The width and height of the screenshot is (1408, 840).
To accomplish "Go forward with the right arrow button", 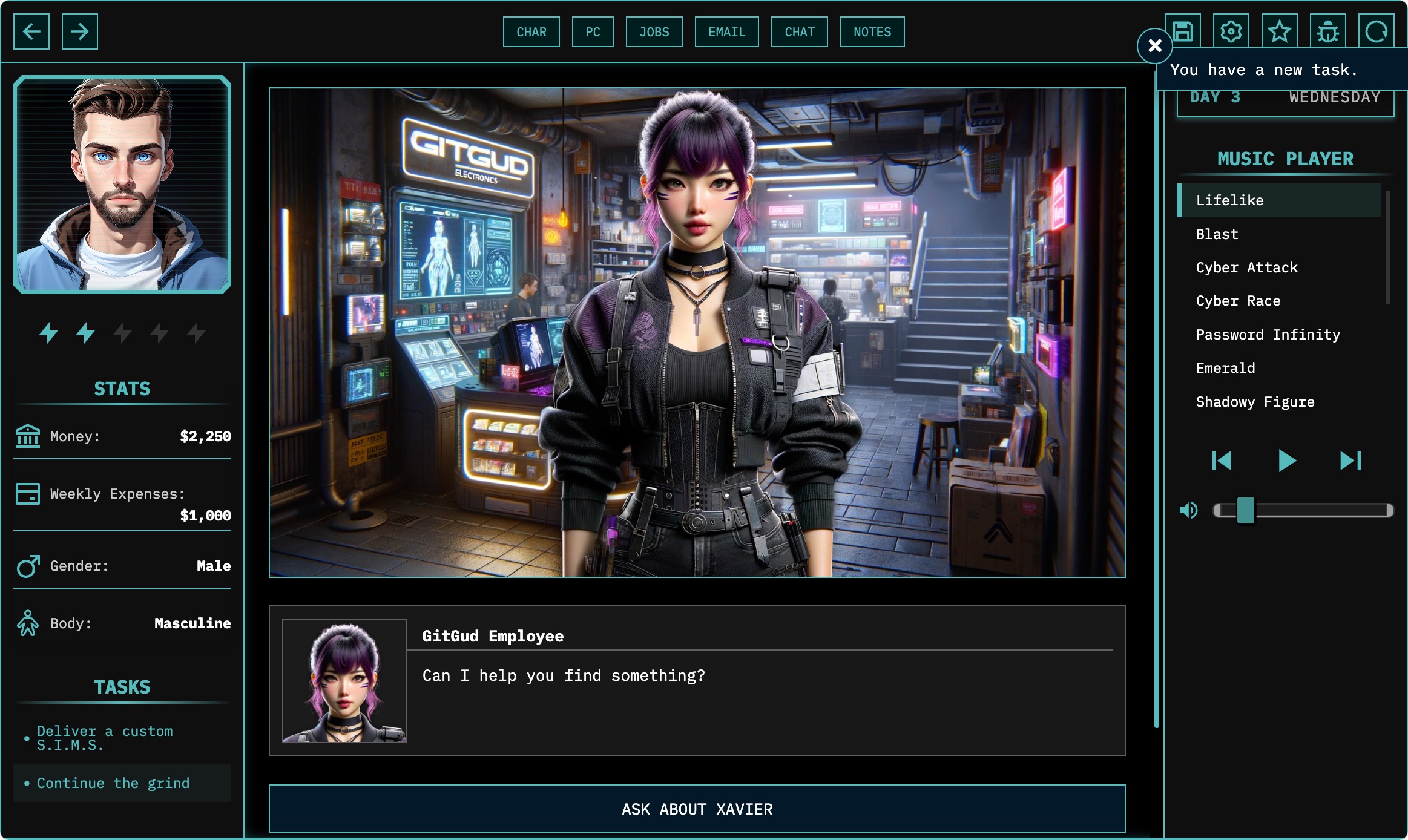I will tap(79, 31).
